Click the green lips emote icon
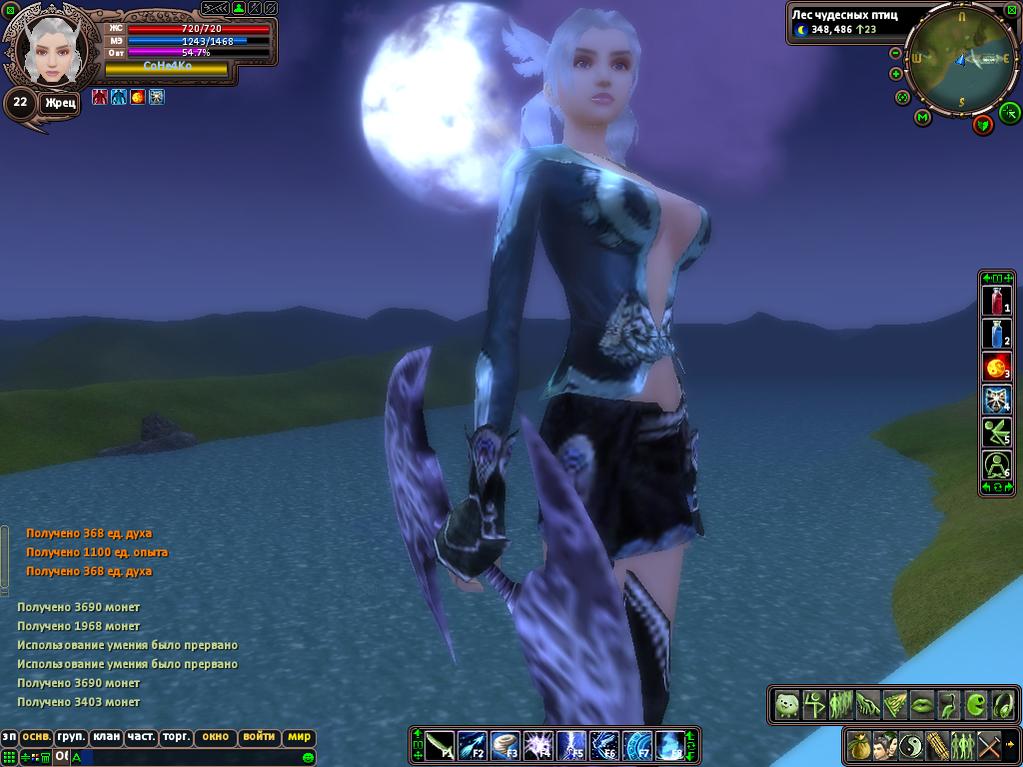This screenshot has height=767, width=1023. [x=922, y=705]
